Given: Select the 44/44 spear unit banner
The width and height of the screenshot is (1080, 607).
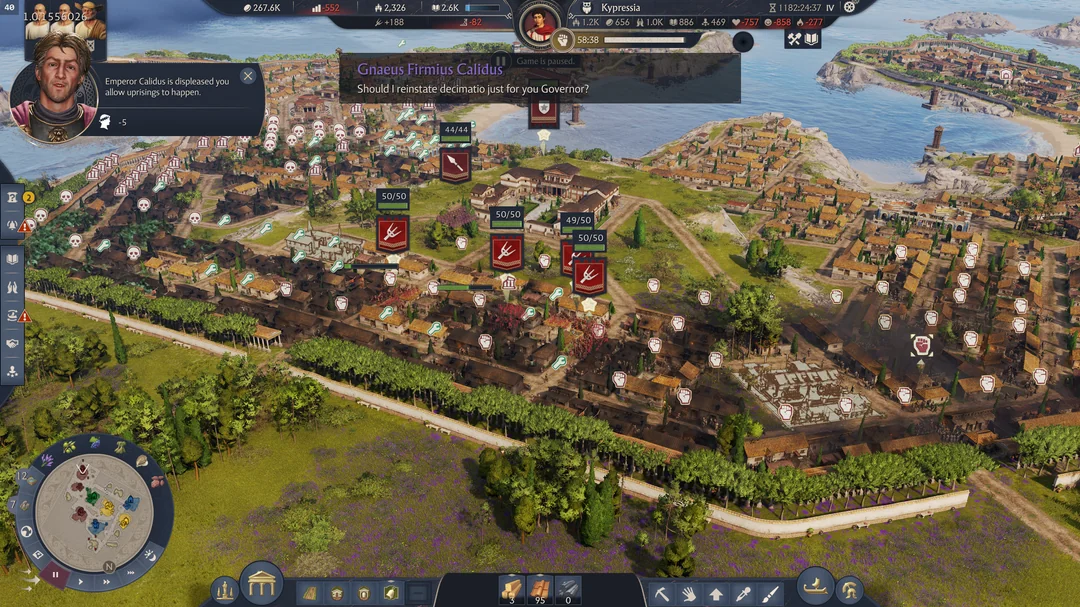Looking at the screenshot, I should pyautogui.click(x=455, y=164).
